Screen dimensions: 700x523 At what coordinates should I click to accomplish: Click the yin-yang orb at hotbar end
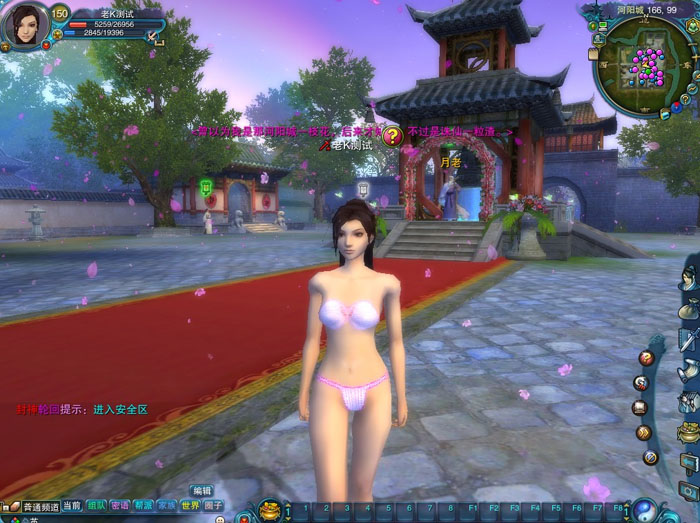(x=645, y=509)
